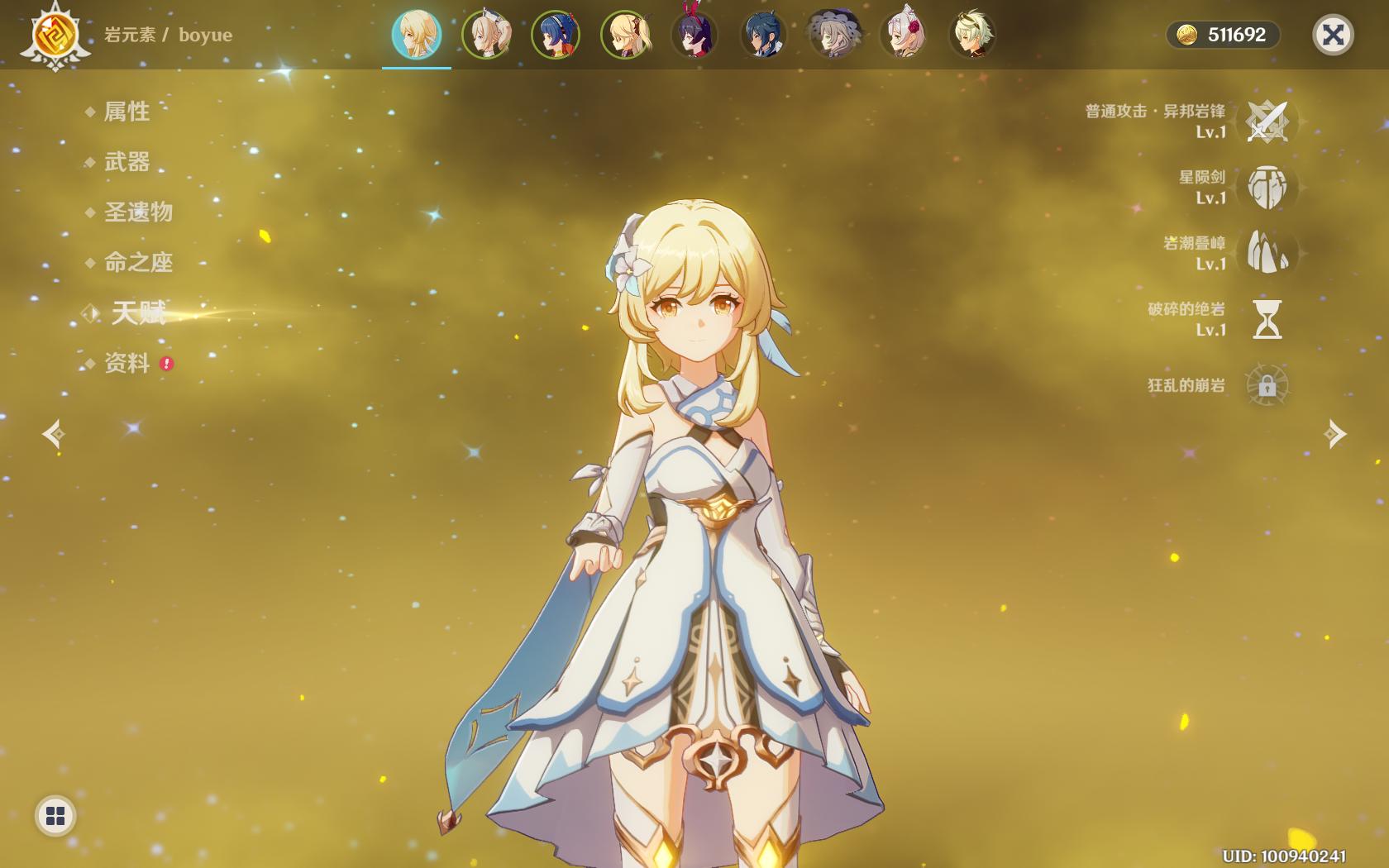The height and width of the screenshot is (868, 1389).
Task: Open the 普通攻击·异邦岩锋 normal attack talent
Action: click(1267, 122)
